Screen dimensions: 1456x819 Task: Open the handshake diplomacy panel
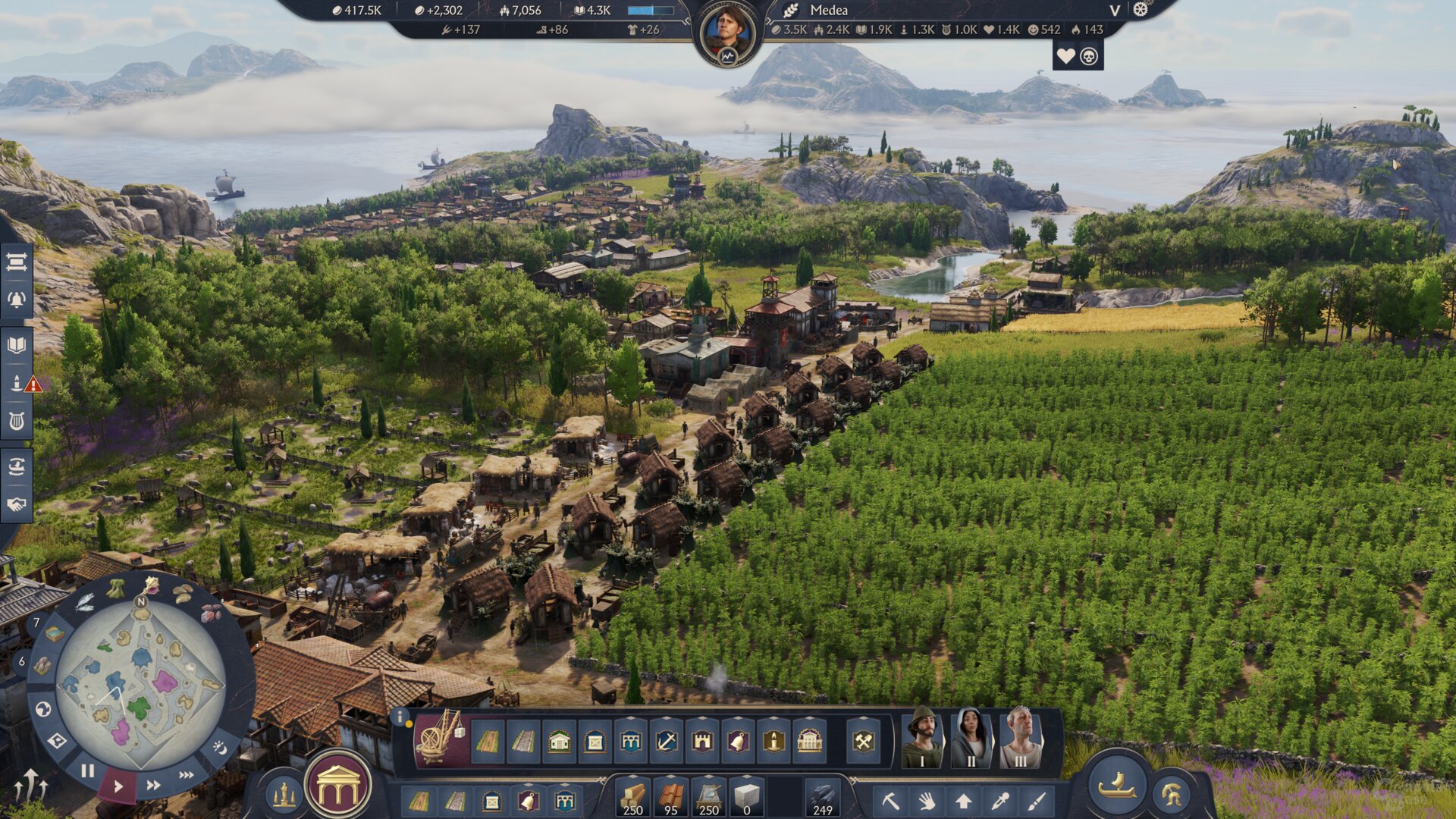[17, 504]
